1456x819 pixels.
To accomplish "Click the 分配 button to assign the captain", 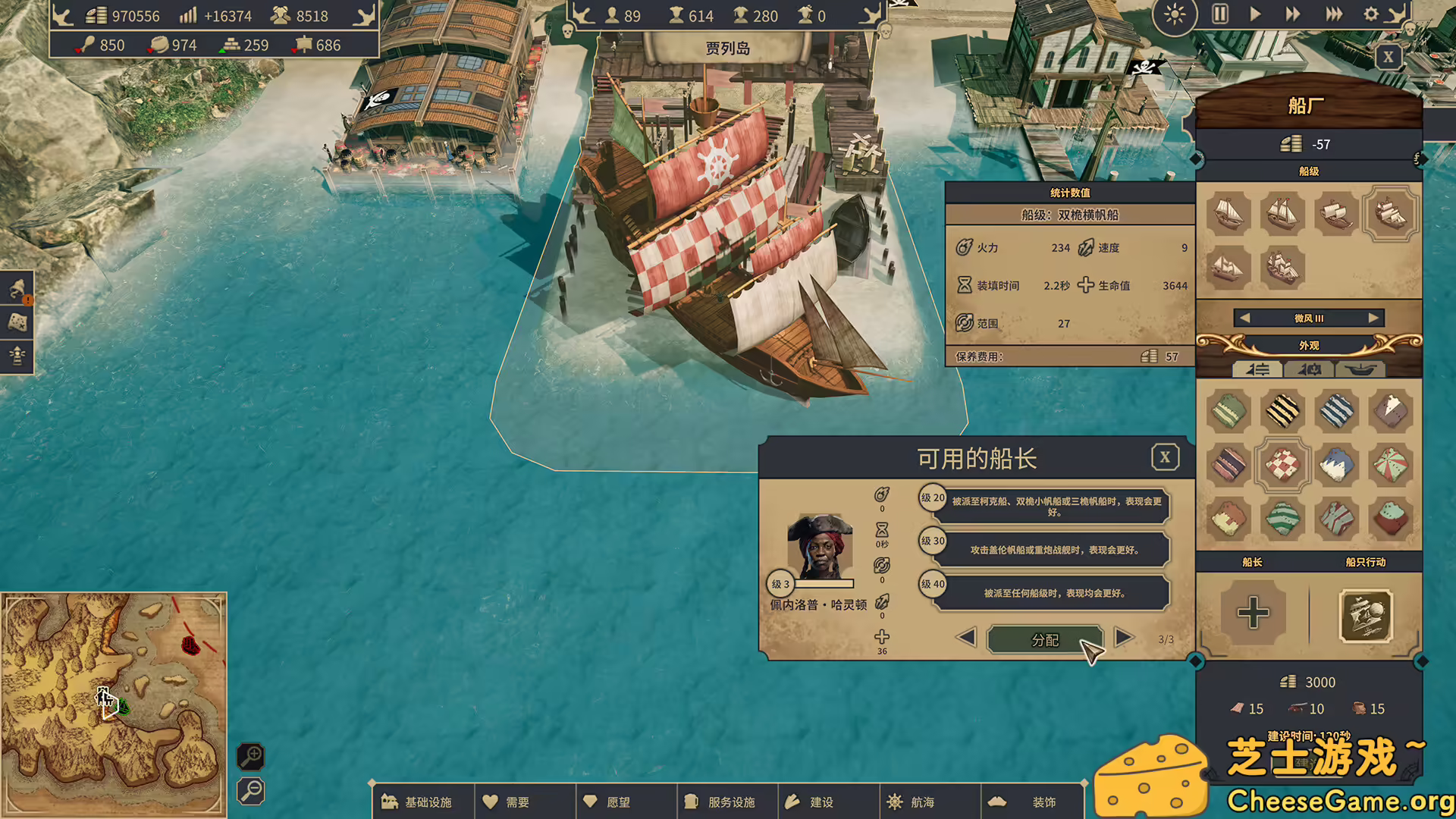I will tap(1045, 639).
